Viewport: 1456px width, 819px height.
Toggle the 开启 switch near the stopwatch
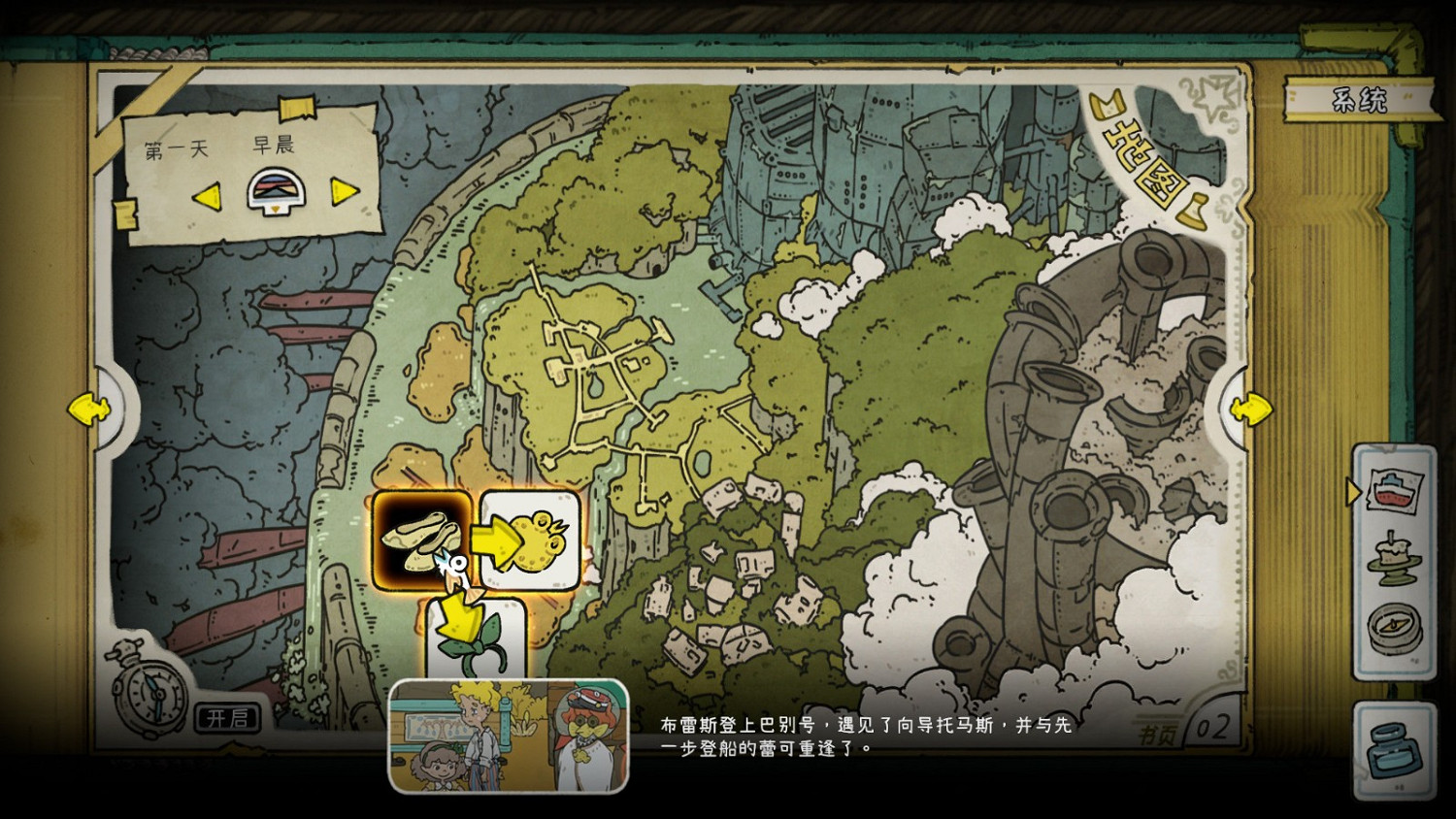[x=225, y=718]
